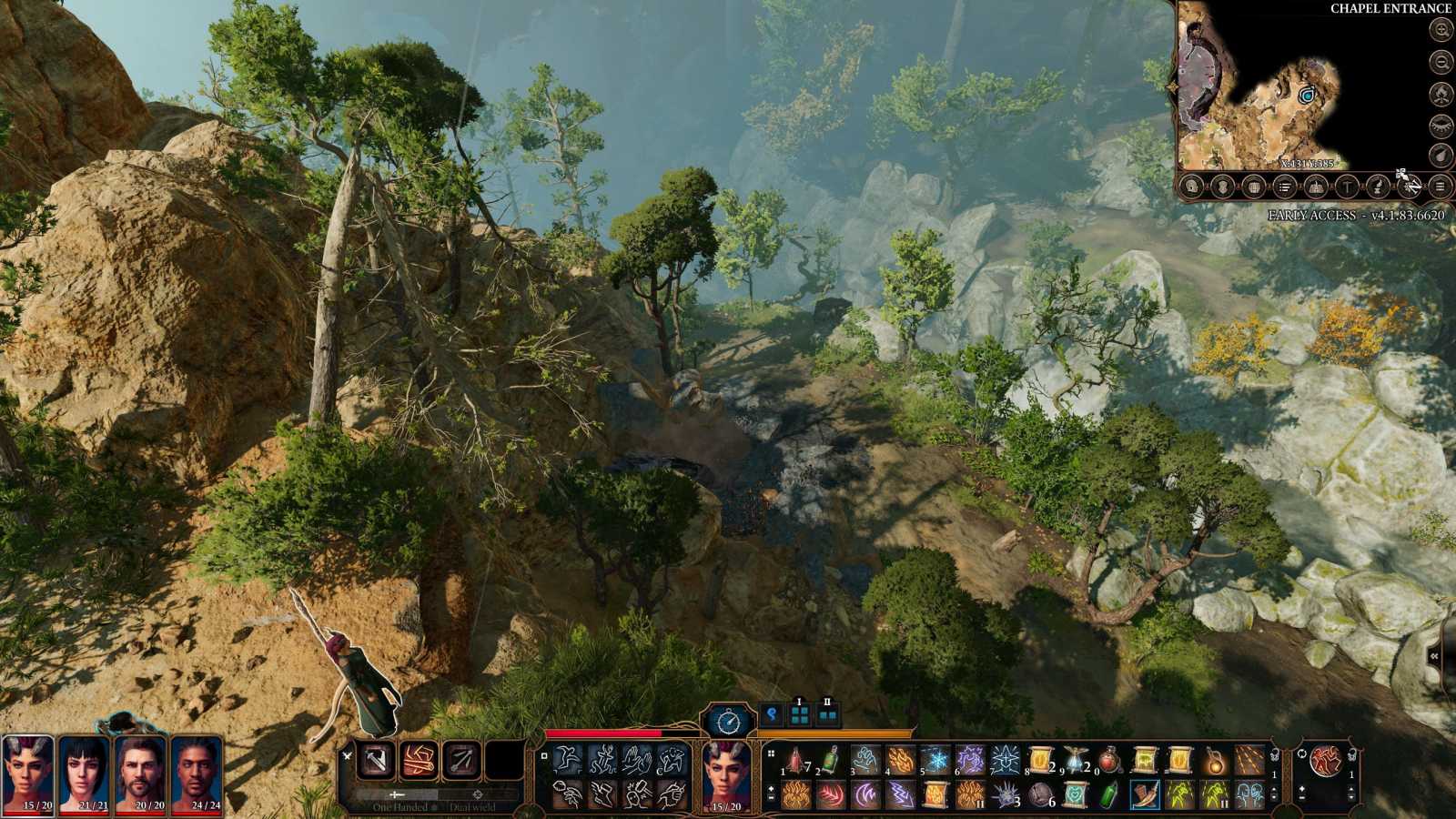Click the campfire rest button
This screenshot has height=819, width=1456.
[1441, 93]
